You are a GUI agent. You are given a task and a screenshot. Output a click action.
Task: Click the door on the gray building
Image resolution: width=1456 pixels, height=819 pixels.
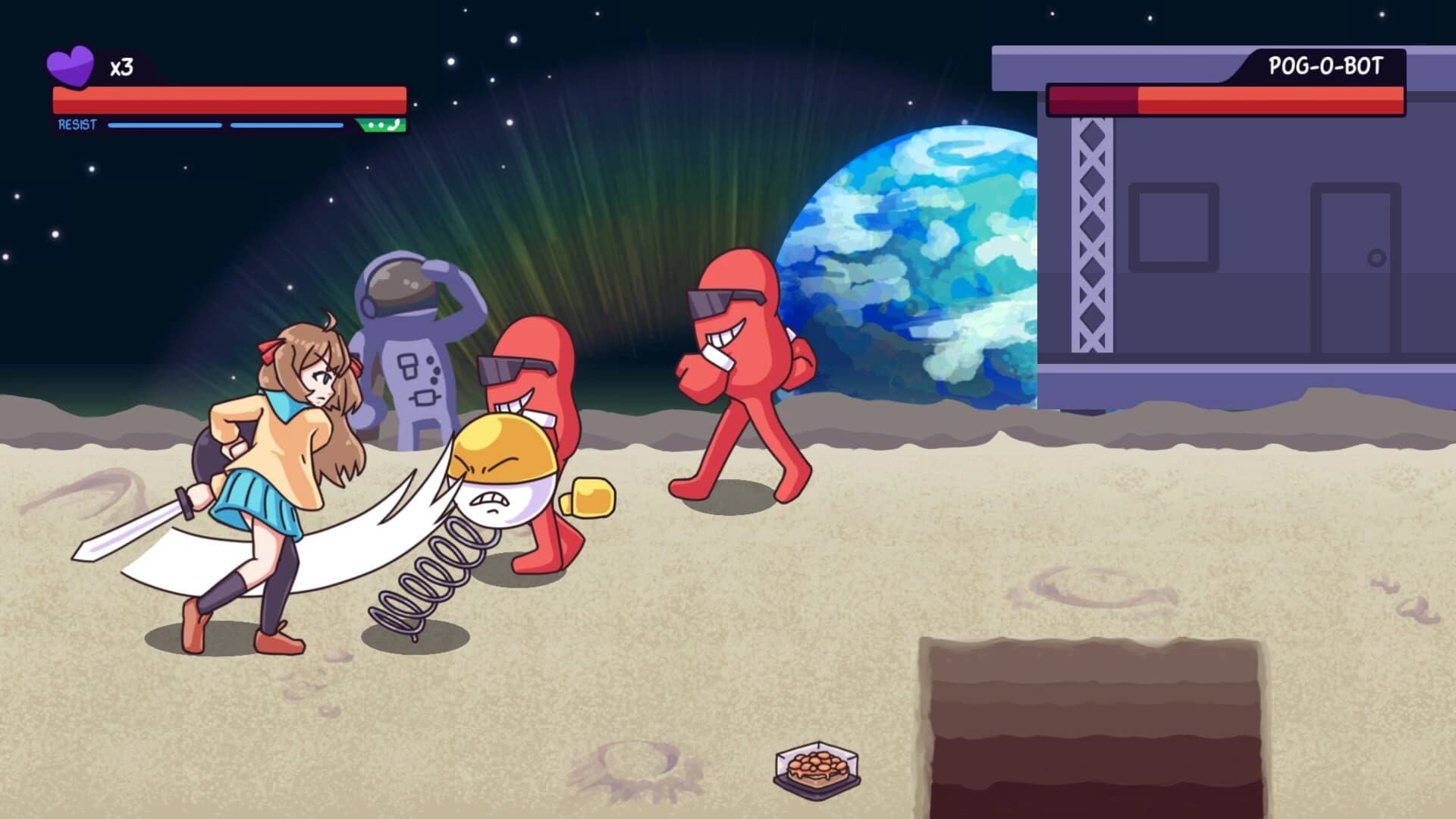(1357, 258)
